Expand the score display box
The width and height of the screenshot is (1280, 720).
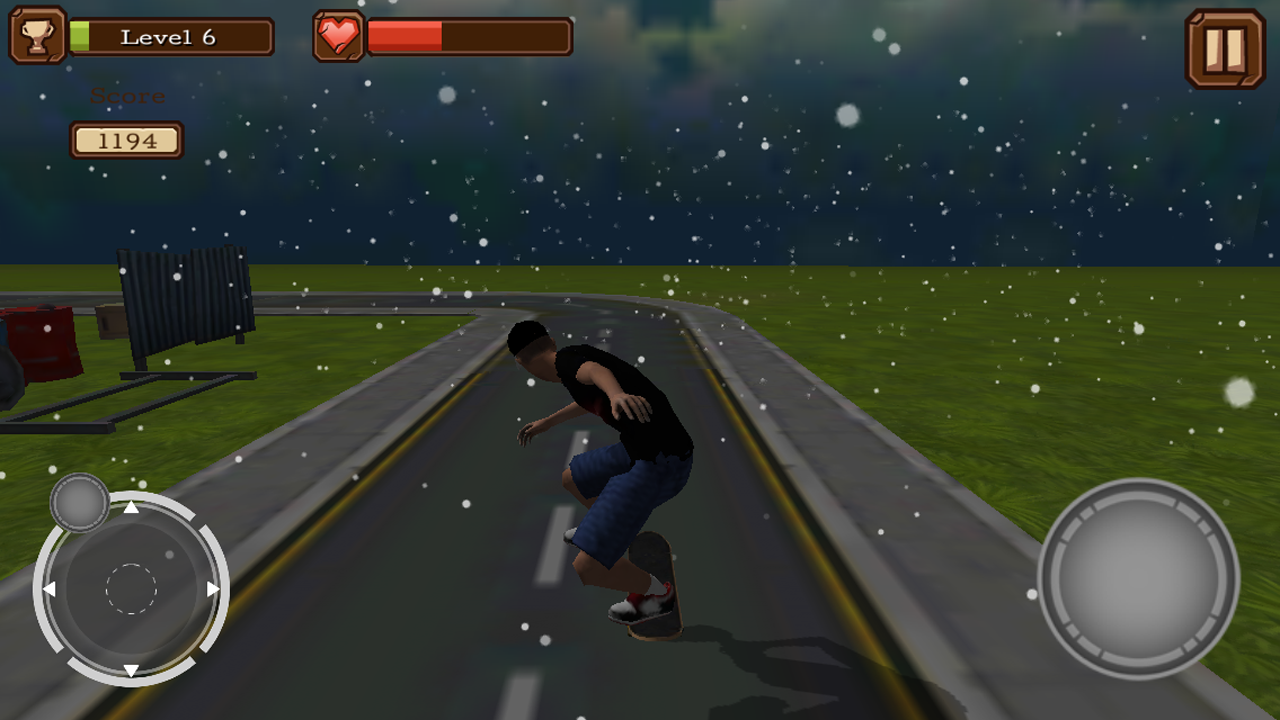coord(127,139)
